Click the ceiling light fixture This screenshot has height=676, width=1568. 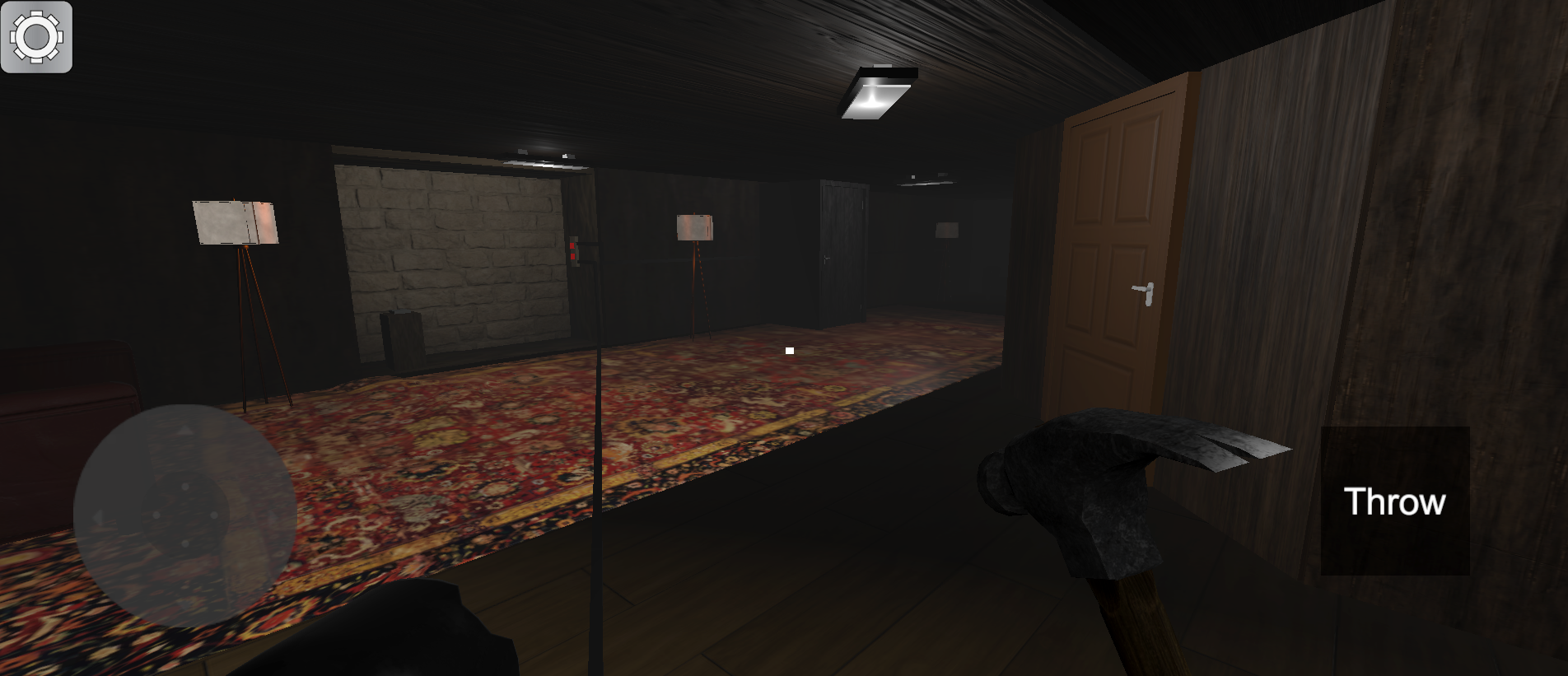tap(877, 92)
